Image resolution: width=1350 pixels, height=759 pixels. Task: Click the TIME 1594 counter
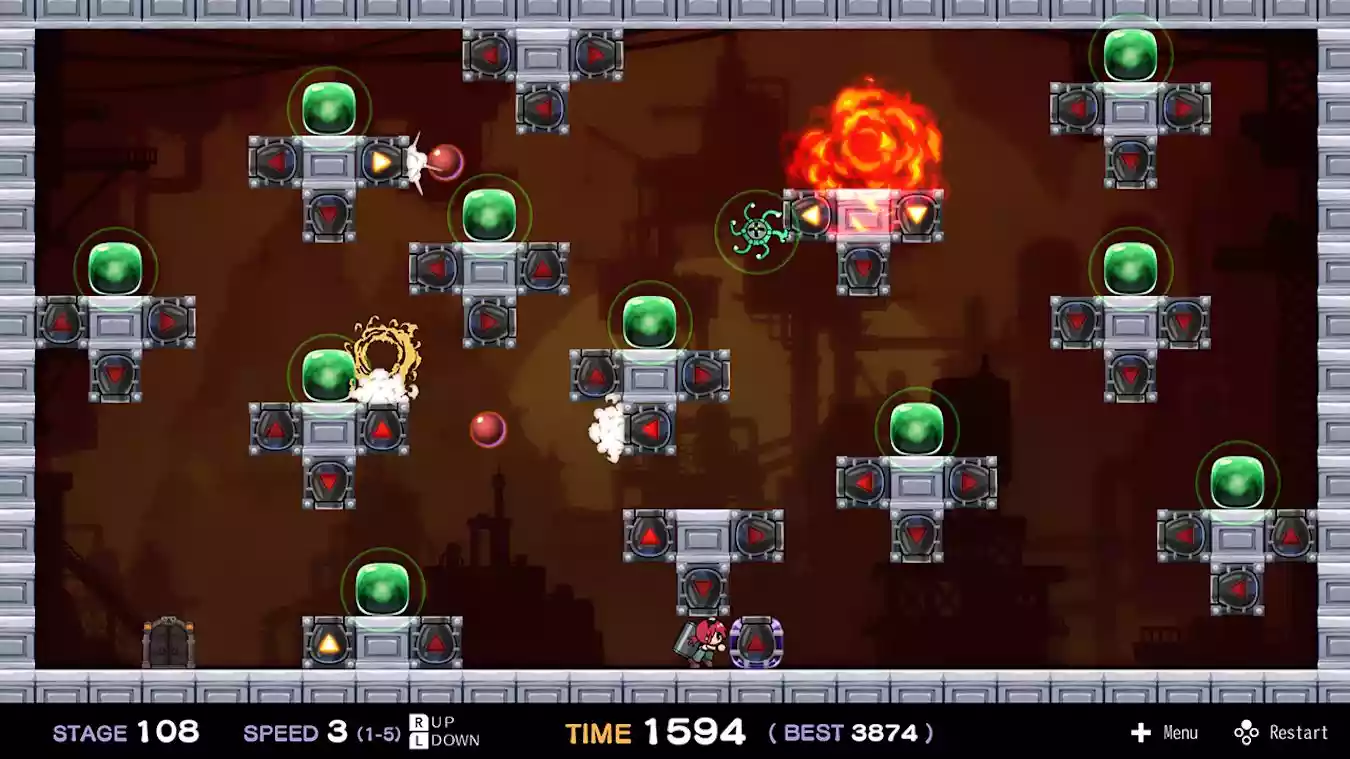[x=657, y=732]
